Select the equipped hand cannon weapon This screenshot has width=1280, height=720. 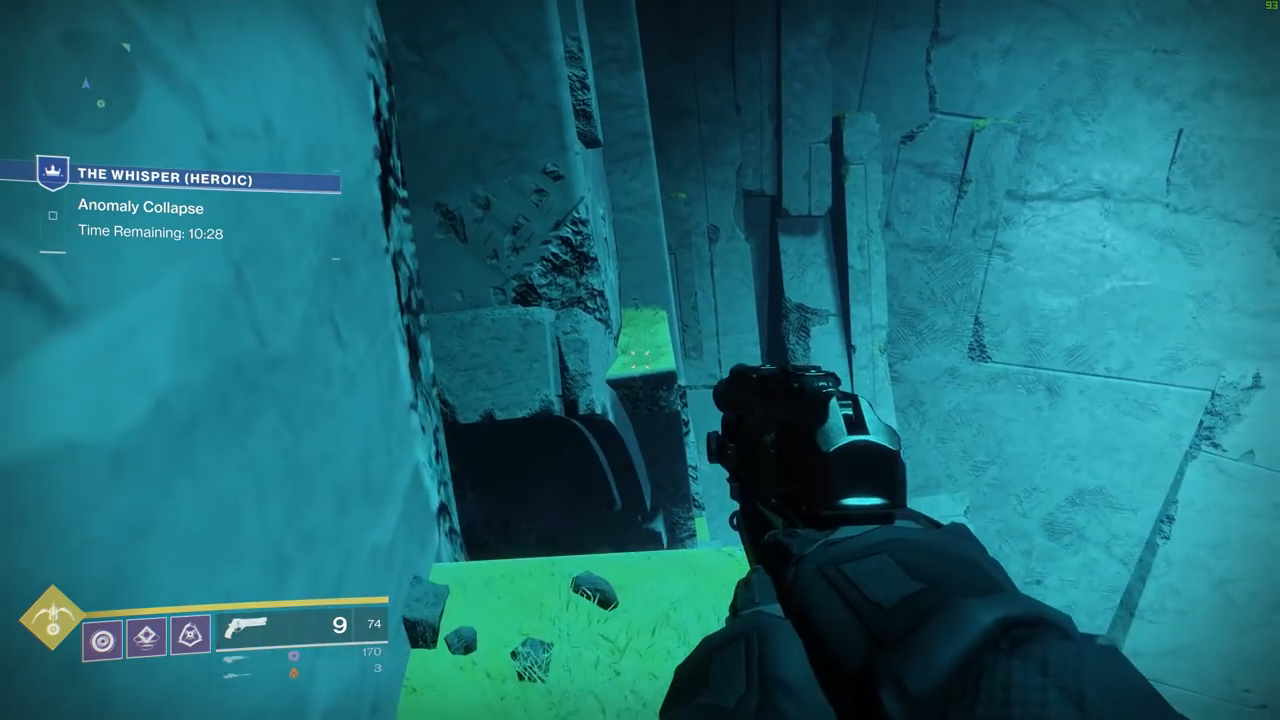point(246,628)
